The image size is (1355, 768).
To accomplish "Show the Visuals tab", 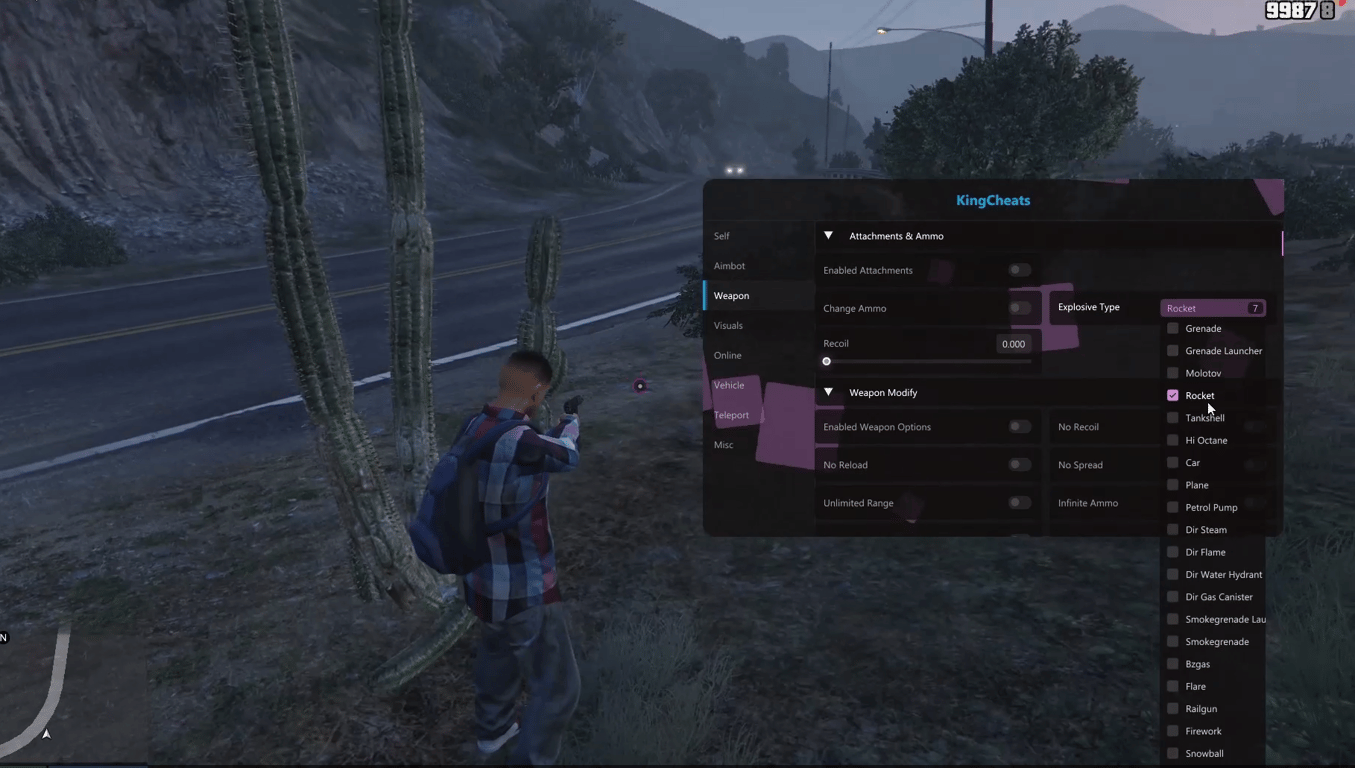I will tap(728, 326).
